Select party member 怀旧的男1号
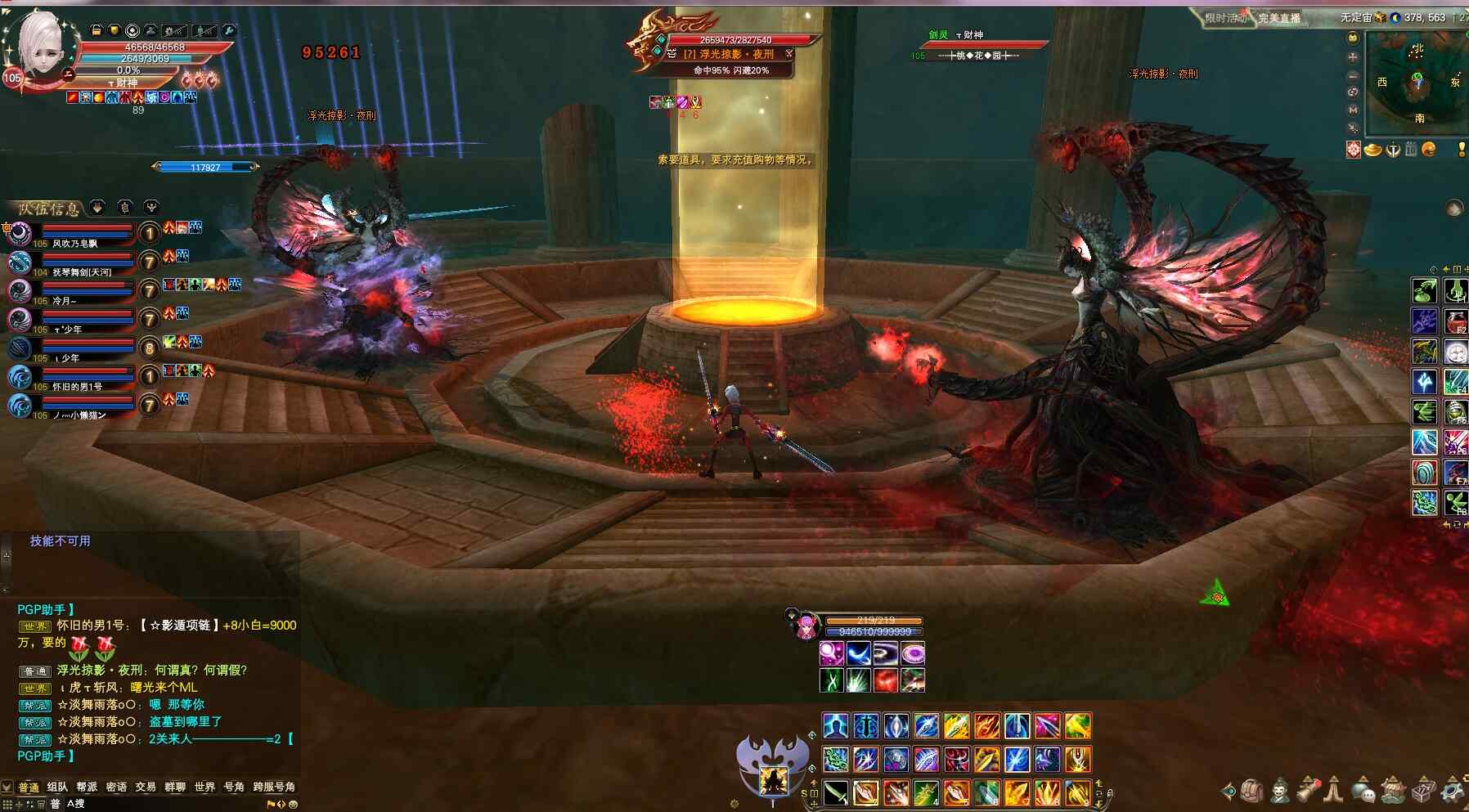Viewport: 1469px width, 812px height. (x=78, y=387)
